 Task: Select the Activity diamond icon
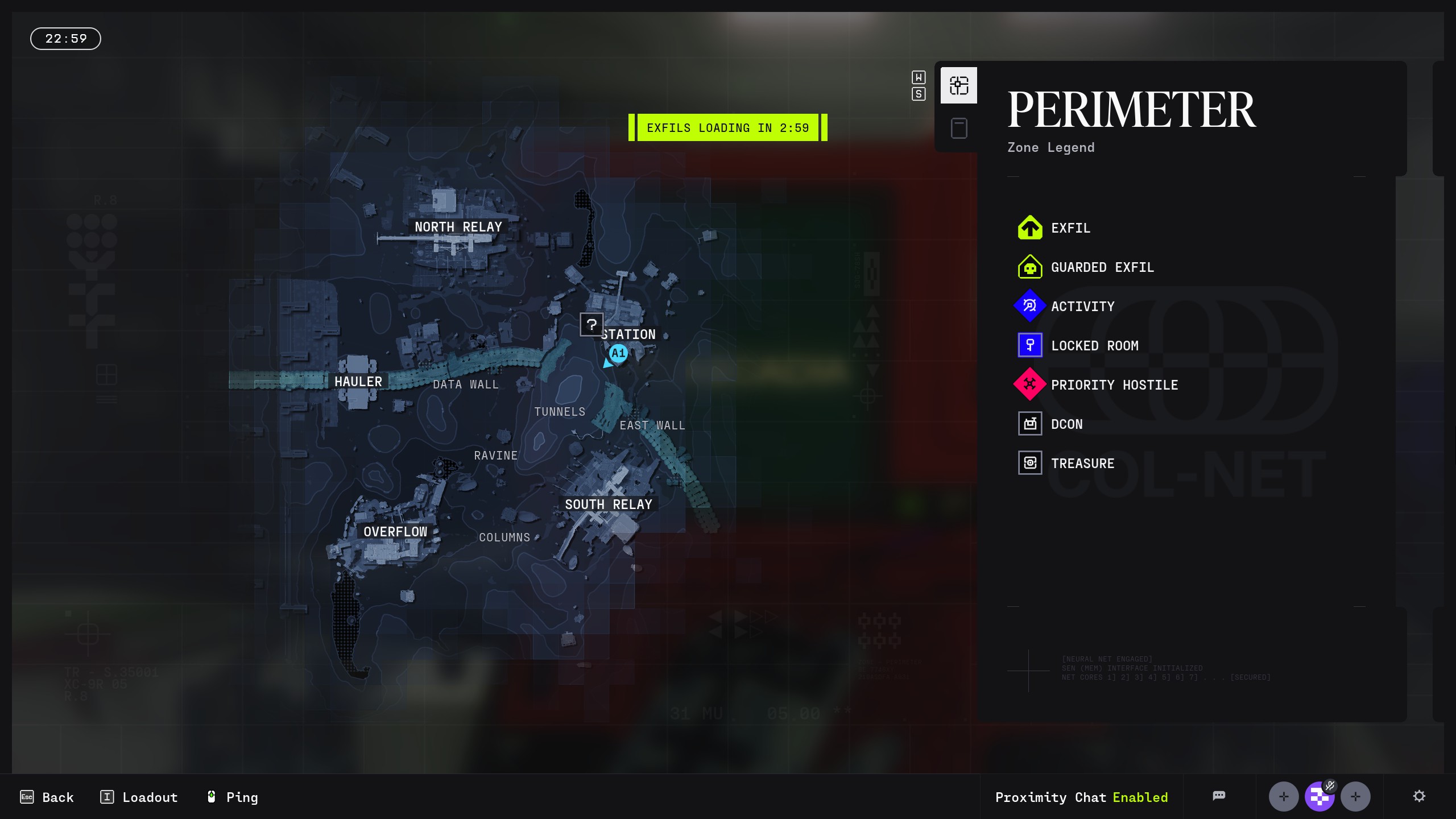[1030, 306]
